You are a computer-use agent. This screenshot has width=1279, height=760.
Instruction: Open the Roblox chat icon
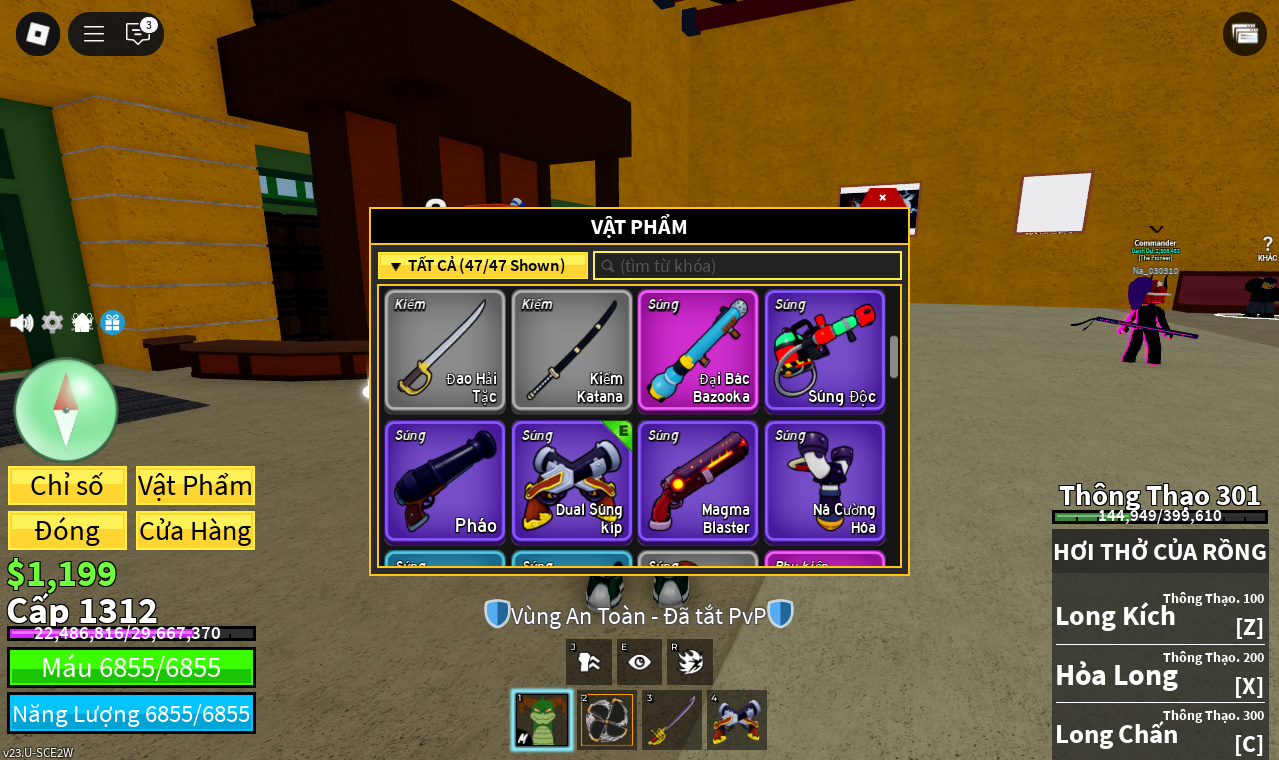[x=138, y=34]
